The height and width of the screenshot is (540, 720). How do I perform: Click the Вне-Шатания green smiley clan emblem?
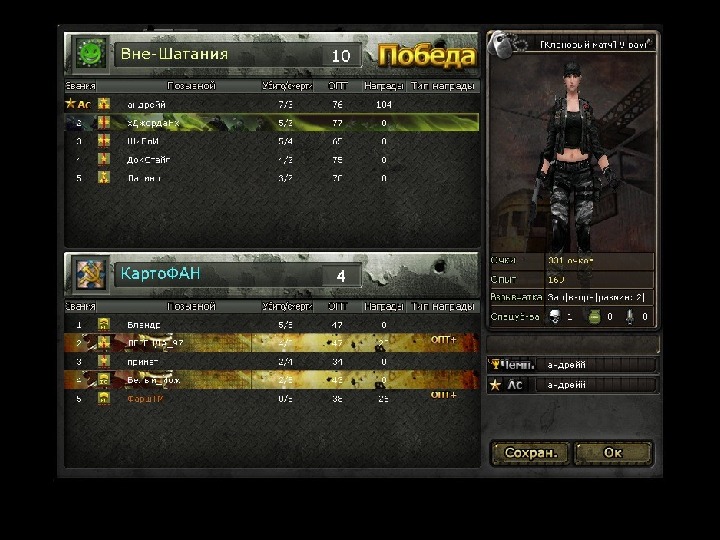[91, 52]
